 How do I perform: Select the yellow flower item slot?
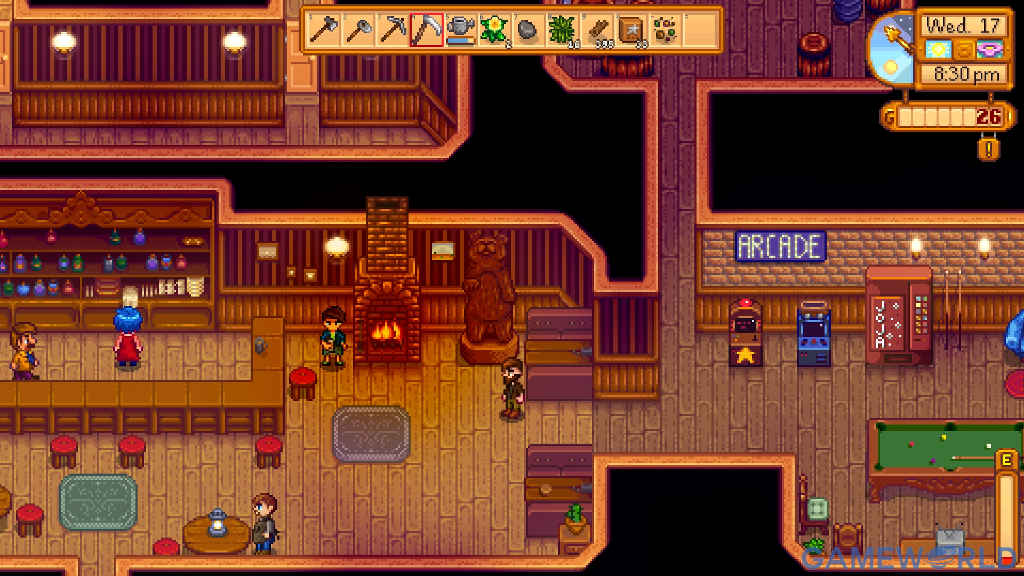click(495, 29)
